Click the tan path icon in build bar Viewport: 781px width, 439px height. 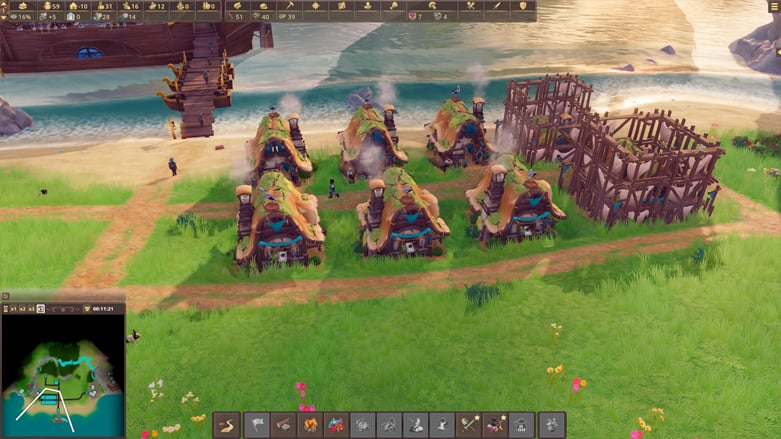click(227, 425)
